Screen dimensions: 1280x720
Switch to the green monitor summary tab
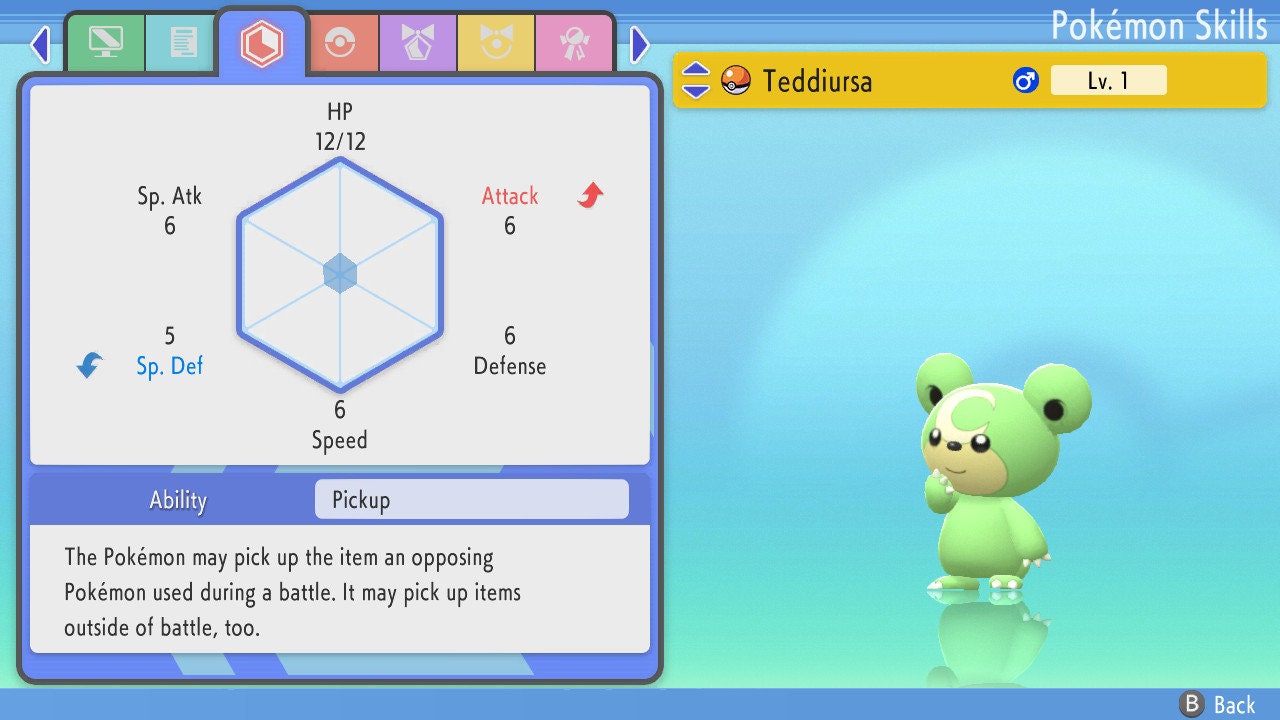(x=105, y=43)
